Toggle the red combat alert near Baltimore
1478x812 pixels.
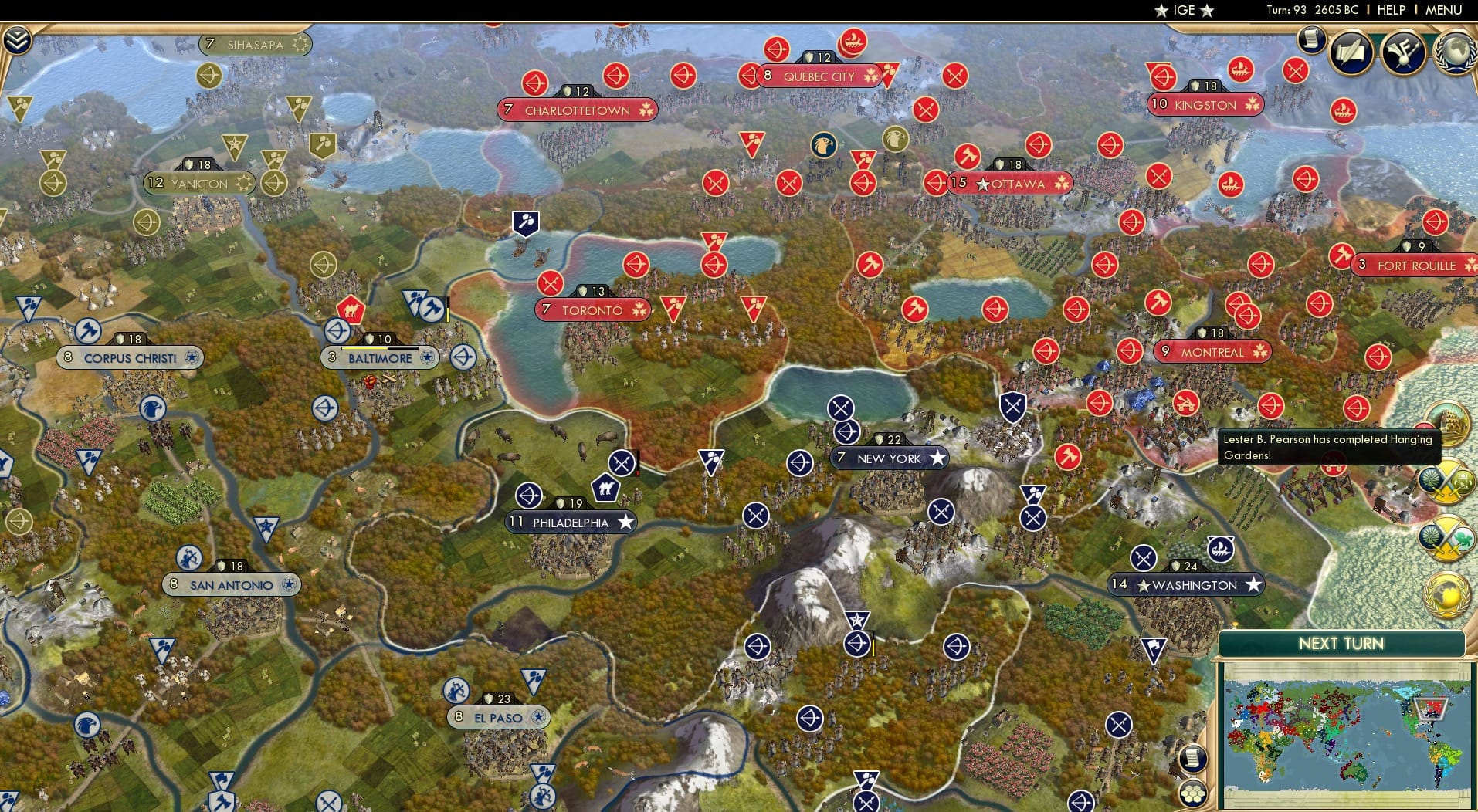coord(370,382)
